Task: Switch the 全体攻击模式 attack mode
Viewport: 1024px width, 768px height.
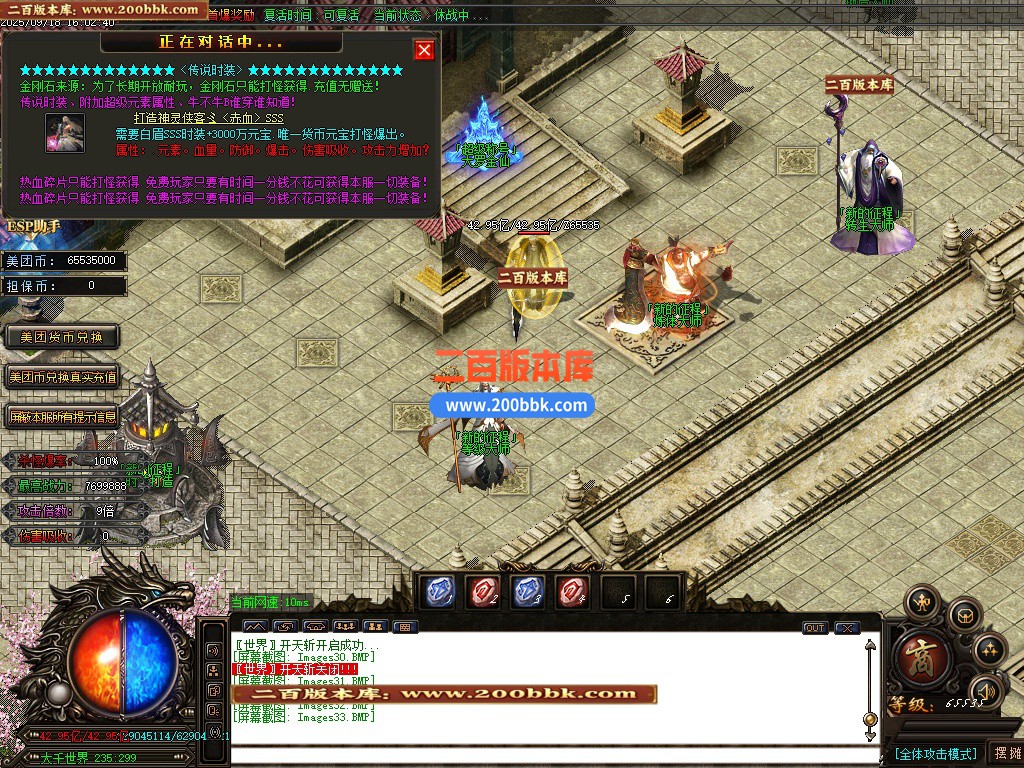Action: click(x=935, y=753)
